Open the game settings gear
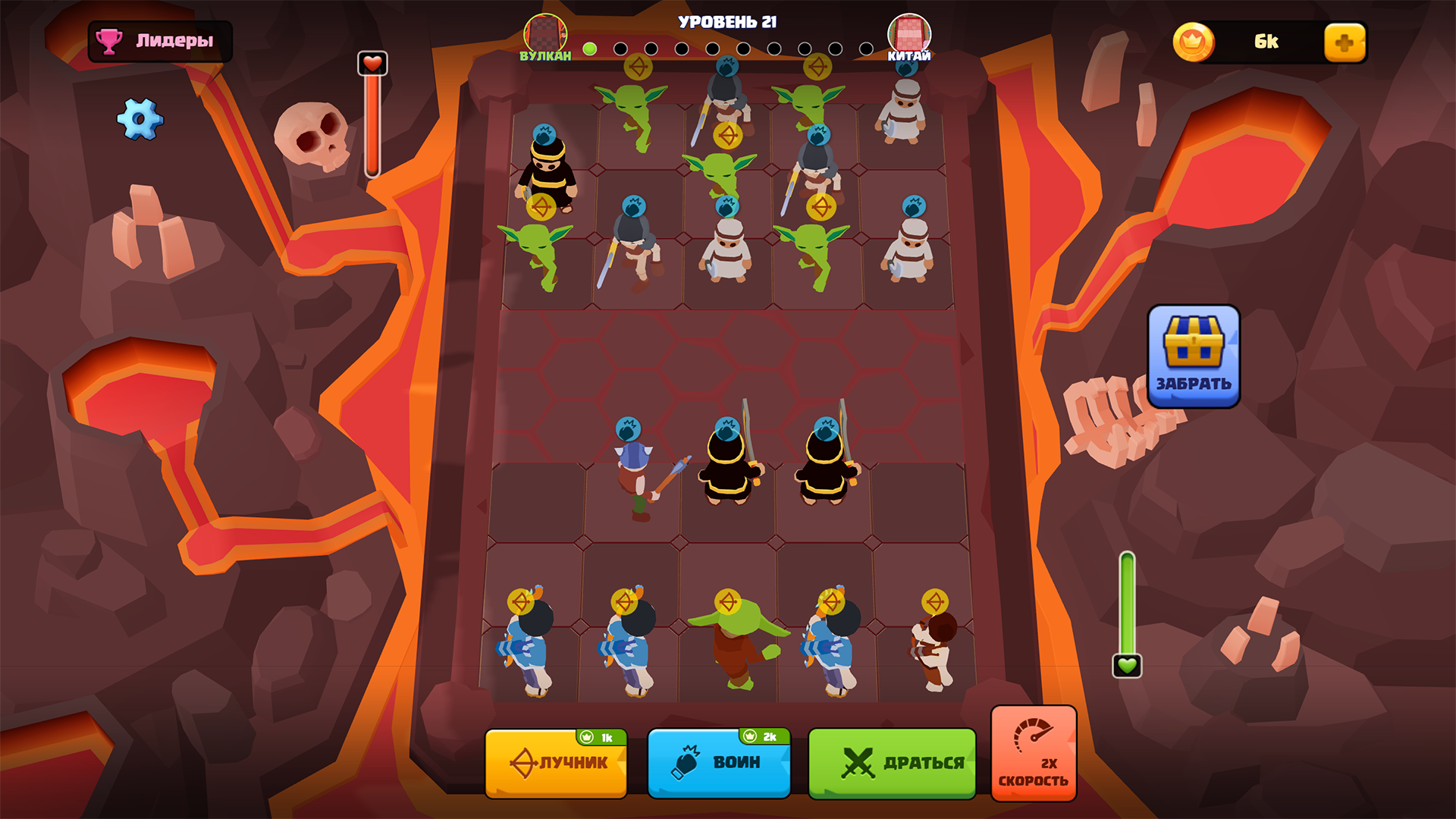1456x819 pixels. tap(139, 120)
